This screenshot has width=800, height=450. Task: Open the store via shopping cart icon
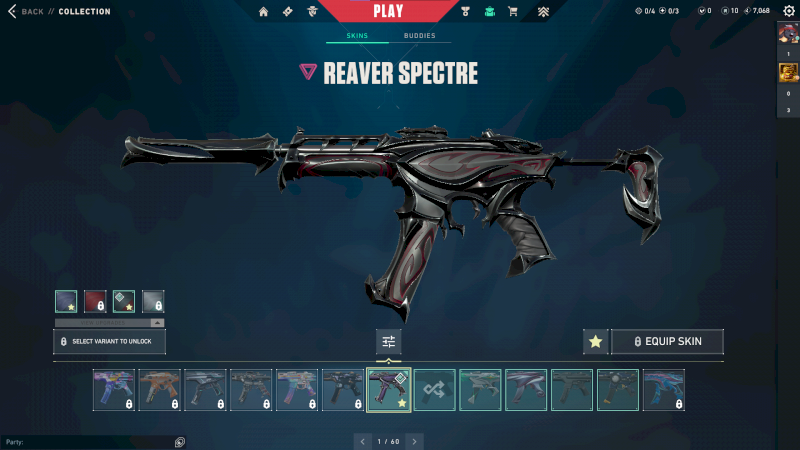tap(513, 12)
